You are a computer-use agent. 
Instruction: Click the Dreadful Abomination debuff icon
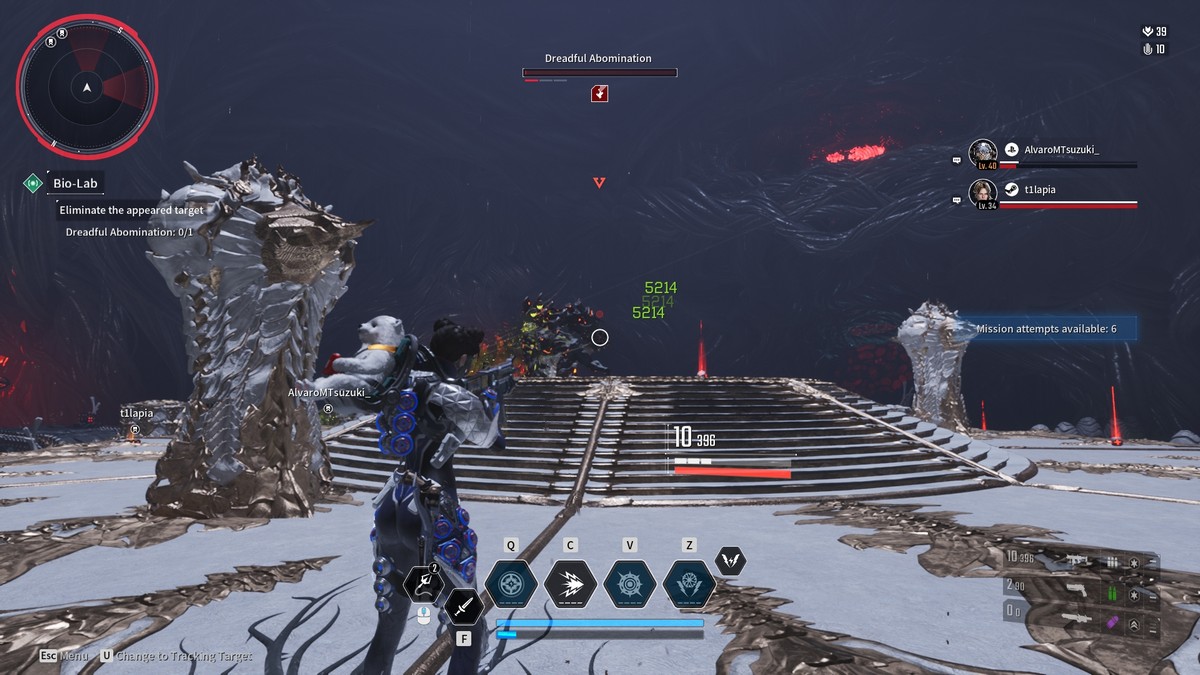tap(600, 93)
